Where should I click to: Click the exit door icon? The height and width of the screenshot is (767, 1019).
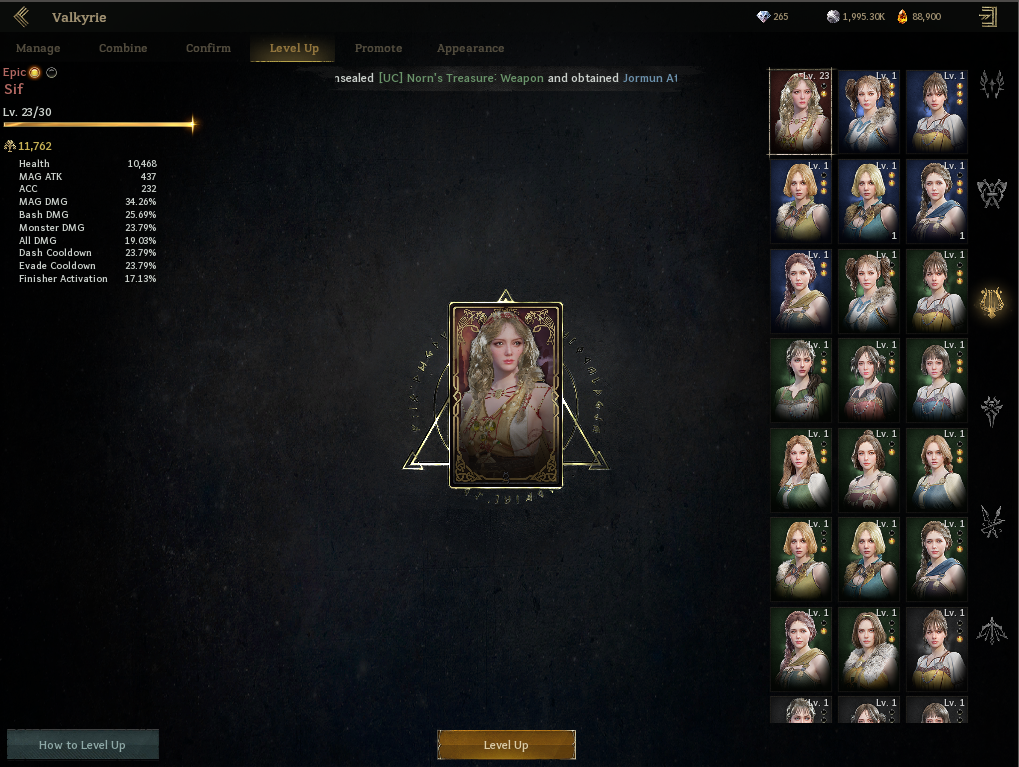(988, 17)
